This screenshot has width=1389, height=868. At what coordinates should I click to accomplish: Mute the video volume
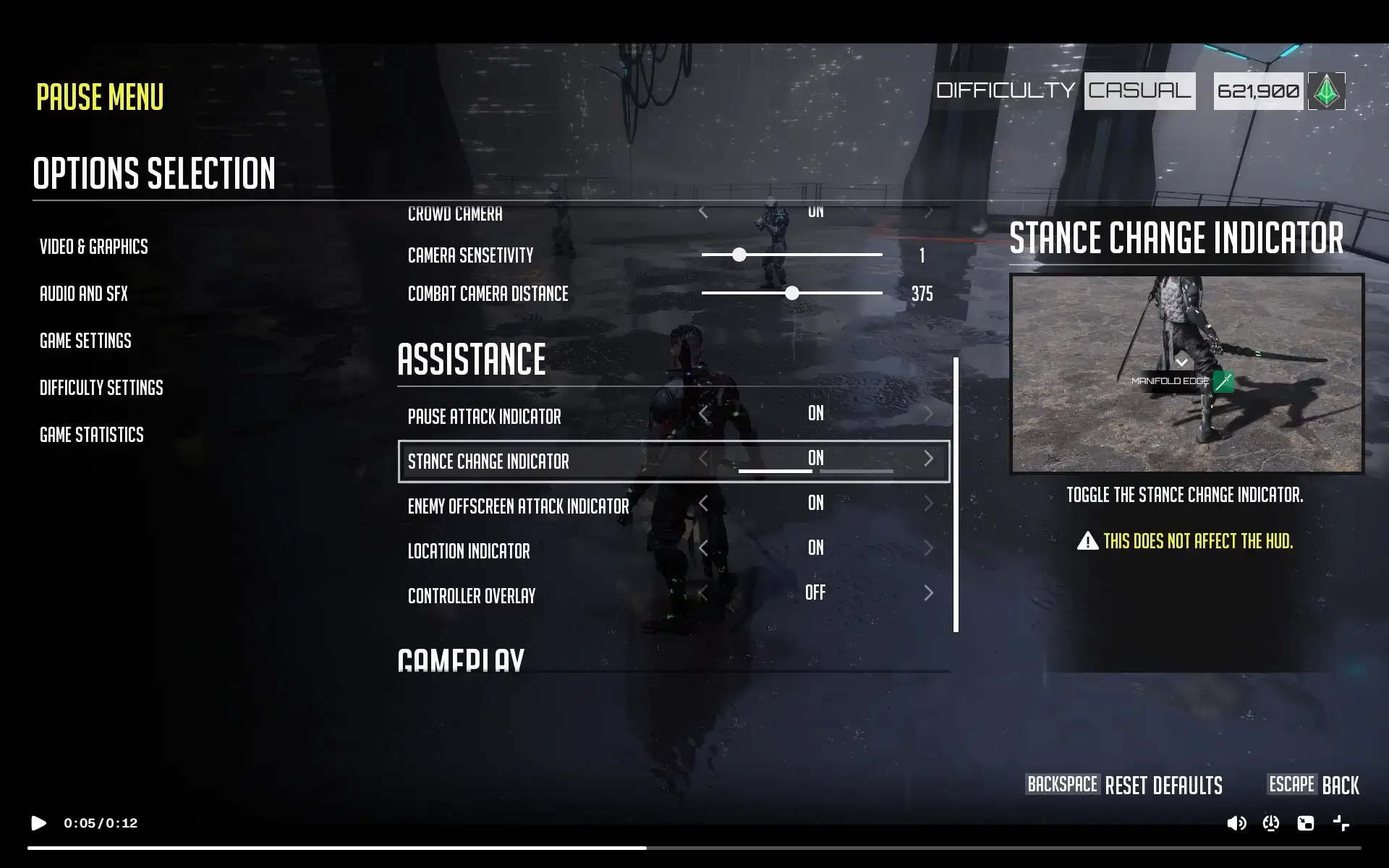(x=1236, y=823)
